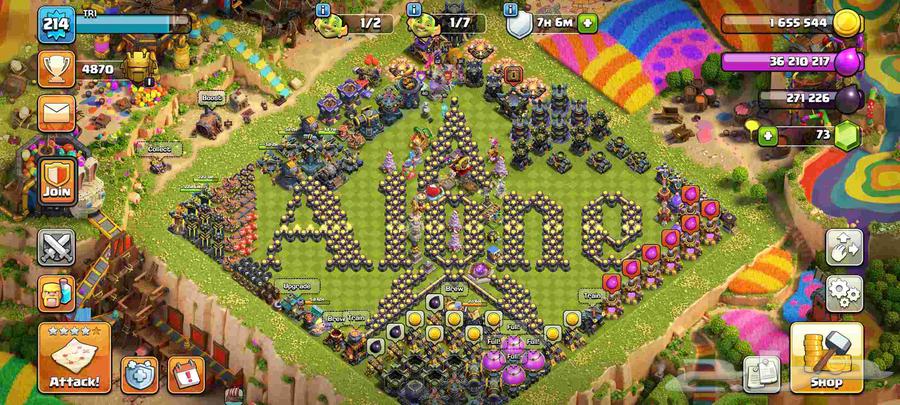Add gems with the green plus button

pyautogui.click(x=768, y=135)
